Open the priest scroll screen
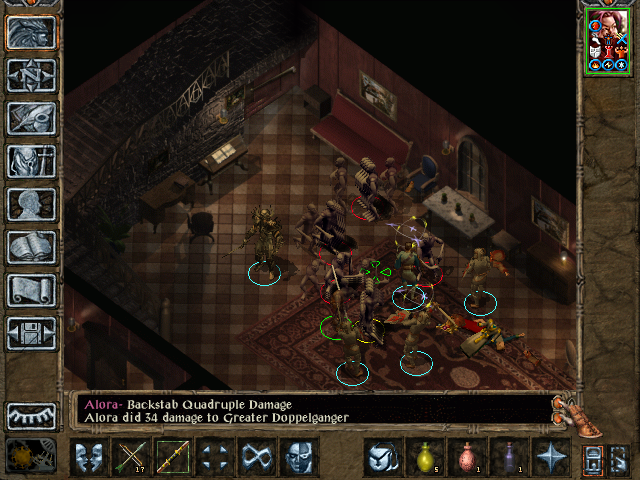The image size is (640, 480). 31,290
